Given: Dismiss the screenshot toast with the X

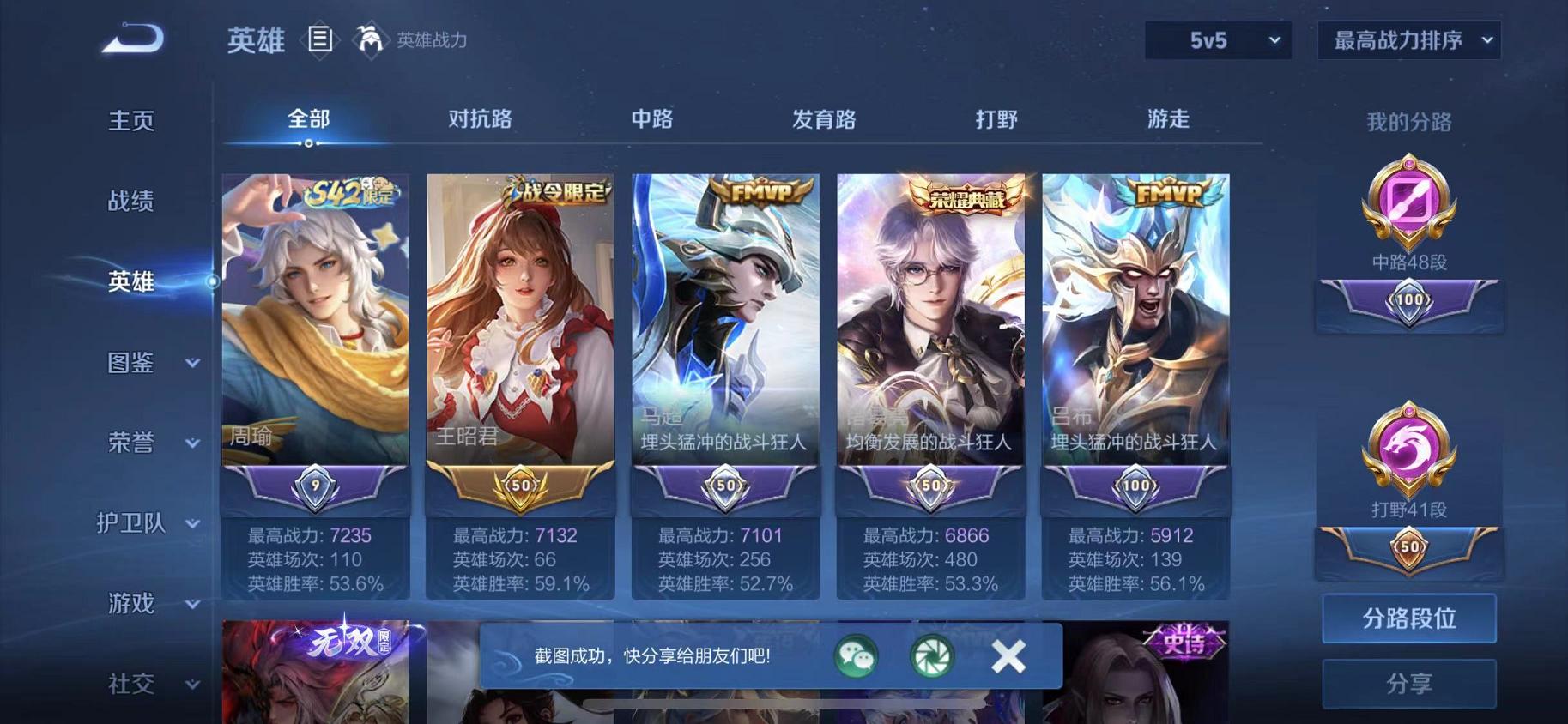Looking at the screenshot, I should [1008, 656].
